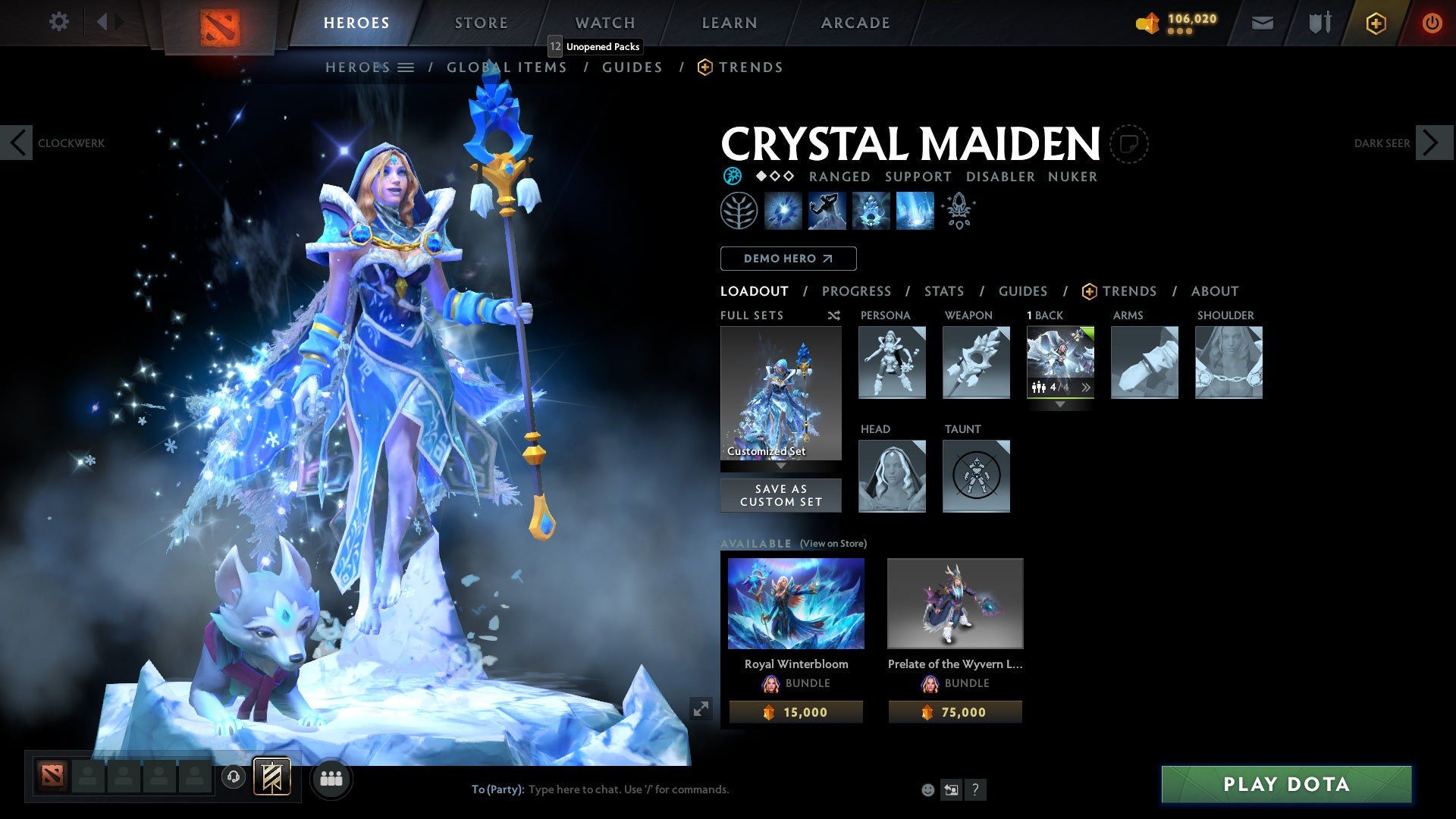The image size is (1456, 819).
Task: Open the View on Store link
Action: point(833,544)
